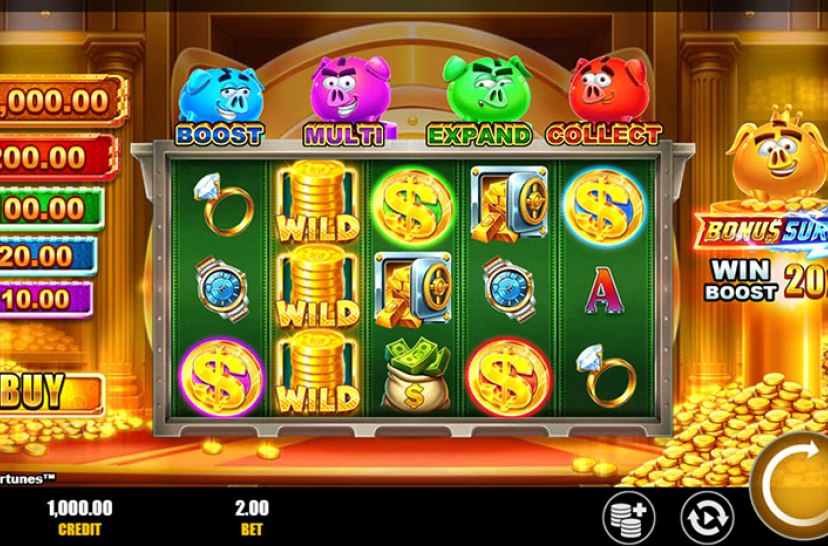Open bet settings via coin stack icon
Image resolution: width=828 pixels, height=546 pixels.
[628, 518]
